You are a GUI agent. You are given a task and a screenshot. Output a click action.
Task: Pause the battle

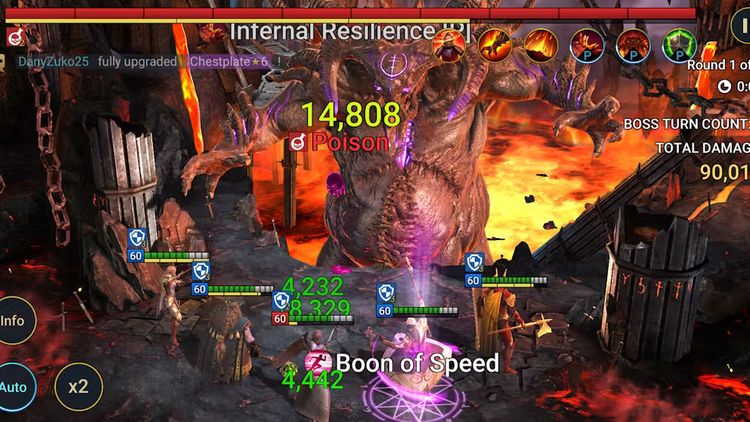pyautogui.click(x=741, y=27)
